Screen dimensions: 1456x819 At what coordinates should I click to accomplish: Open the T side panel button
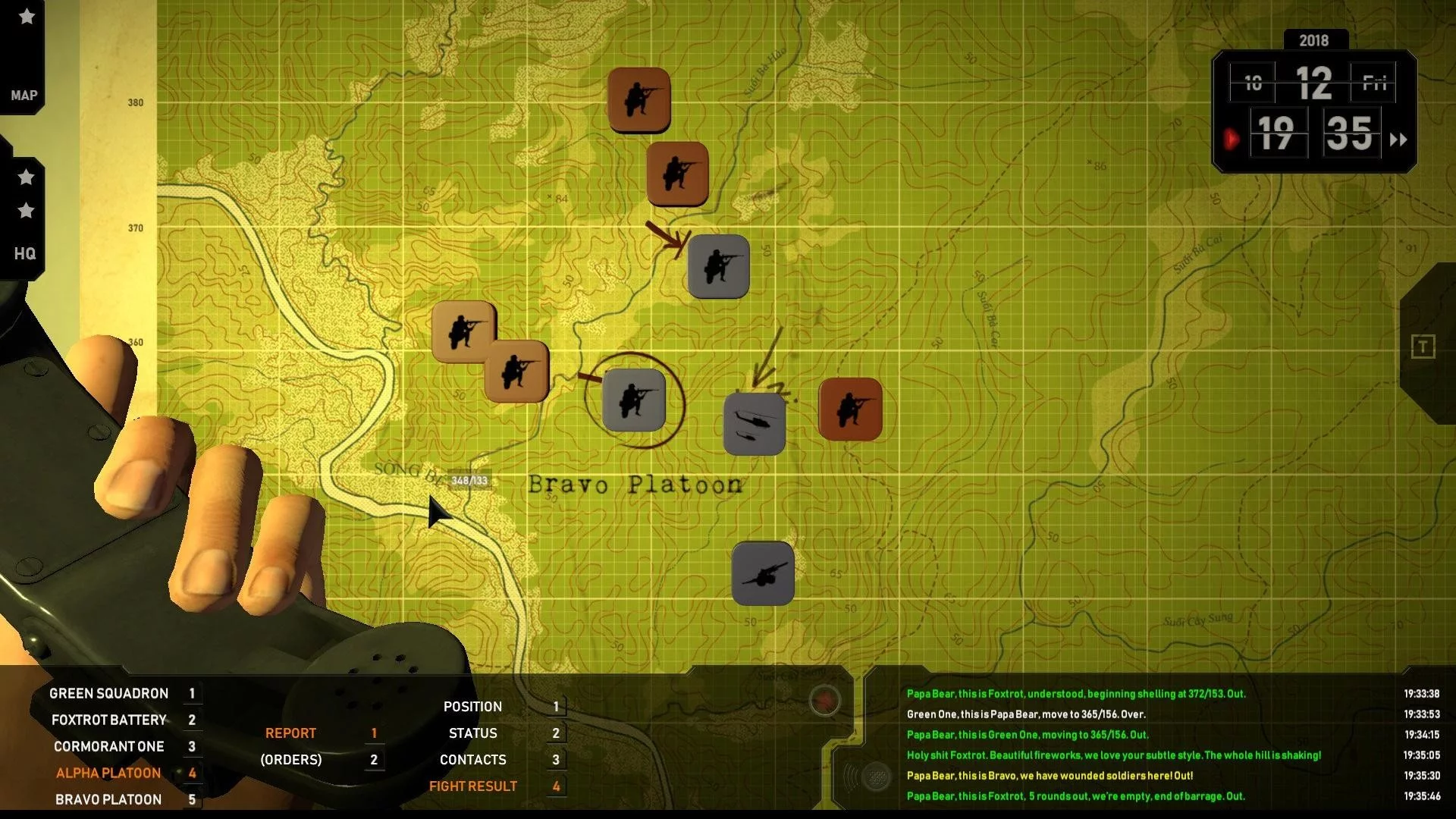tap(1423, 347)
